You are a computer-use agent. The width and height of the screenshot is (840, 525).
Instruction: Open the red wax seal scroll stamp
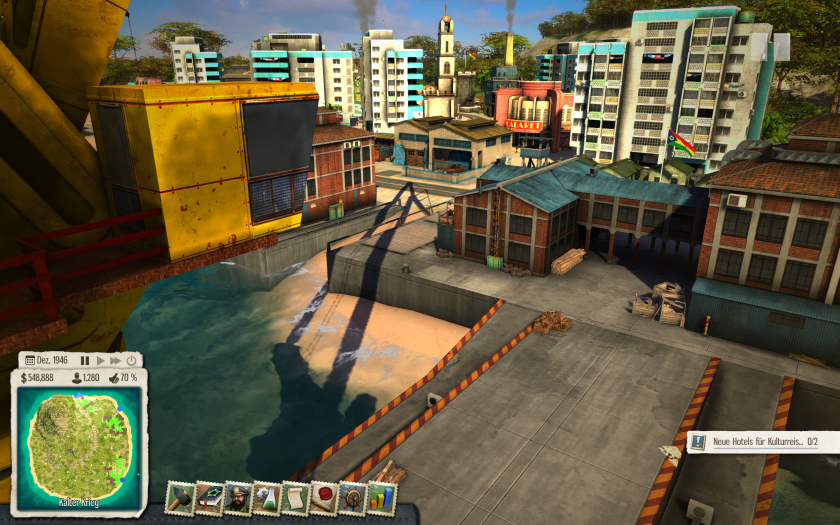tap(324, 497)
